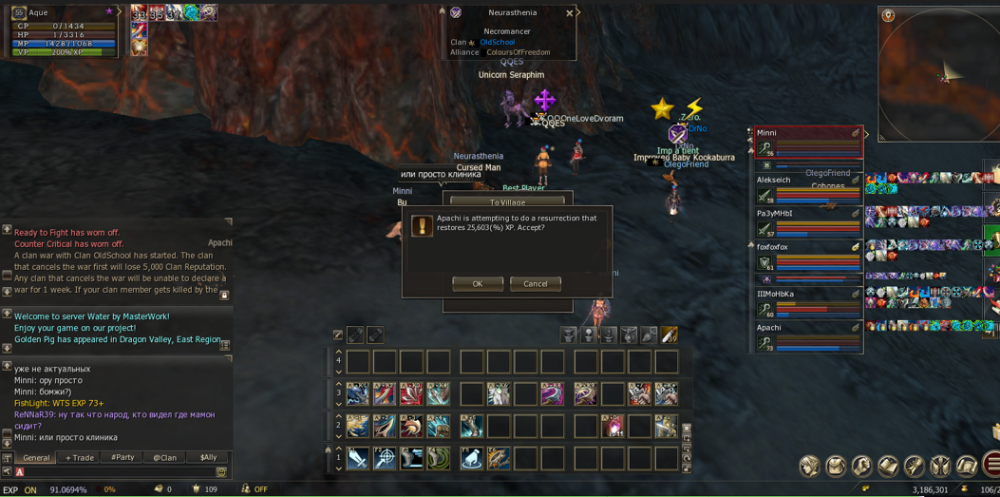Select the #Party chat tab

(123, 457)
